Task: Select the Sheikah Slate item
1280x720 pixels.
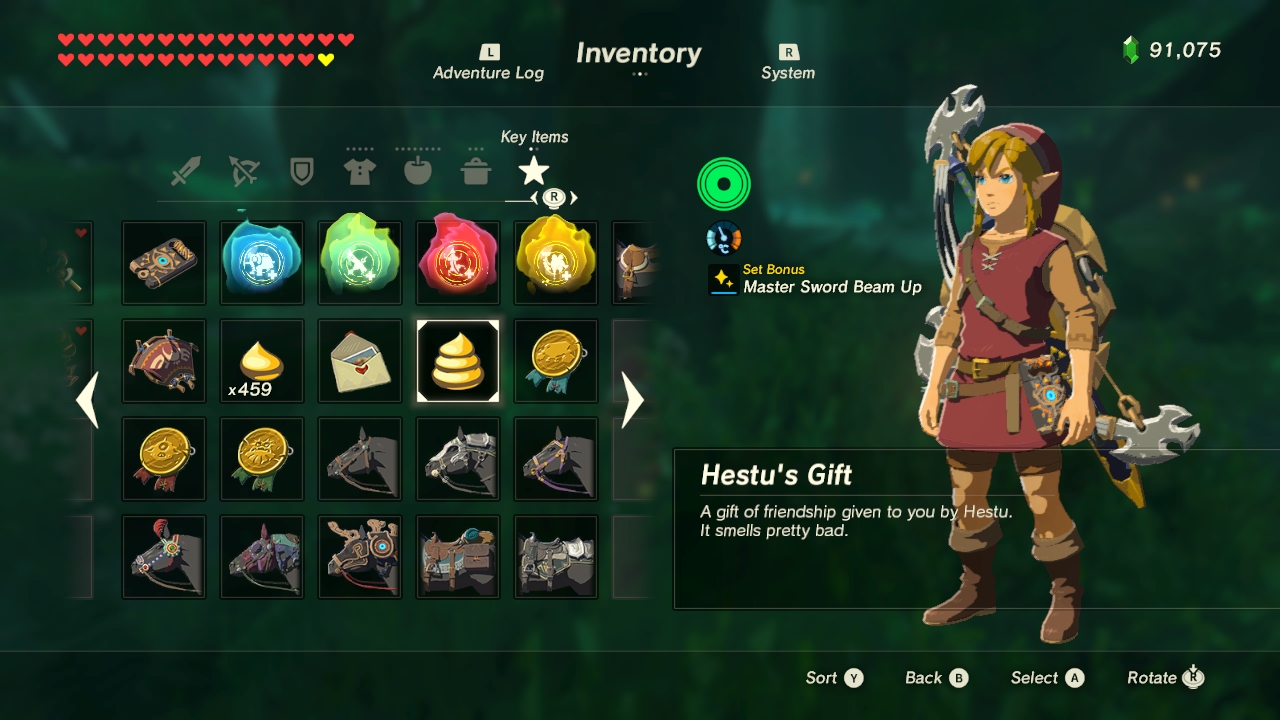Action: tap(163, 262)
